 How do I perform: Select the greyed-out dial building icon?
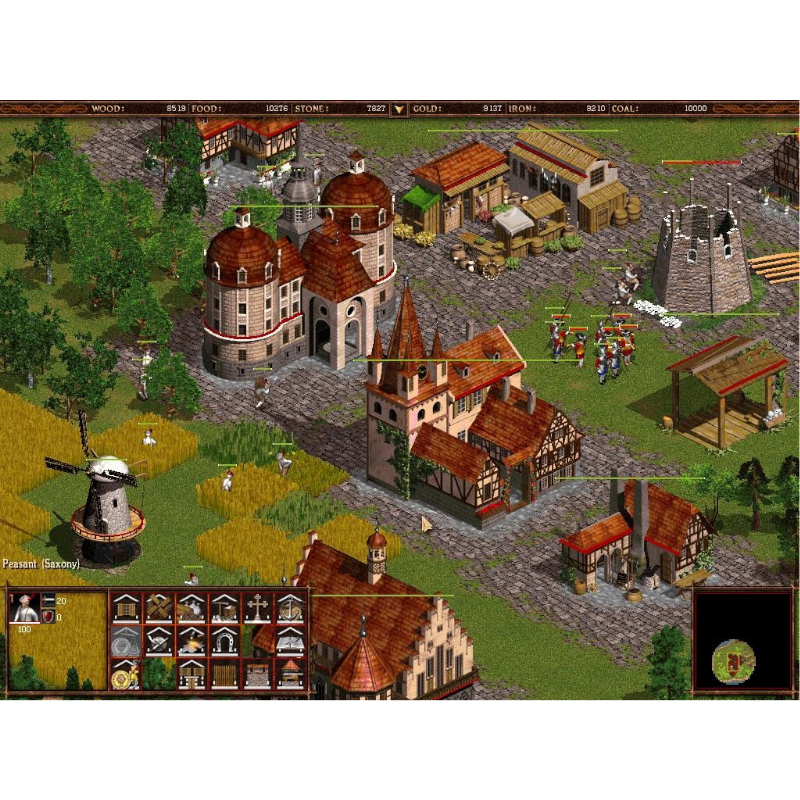(125, 640)
